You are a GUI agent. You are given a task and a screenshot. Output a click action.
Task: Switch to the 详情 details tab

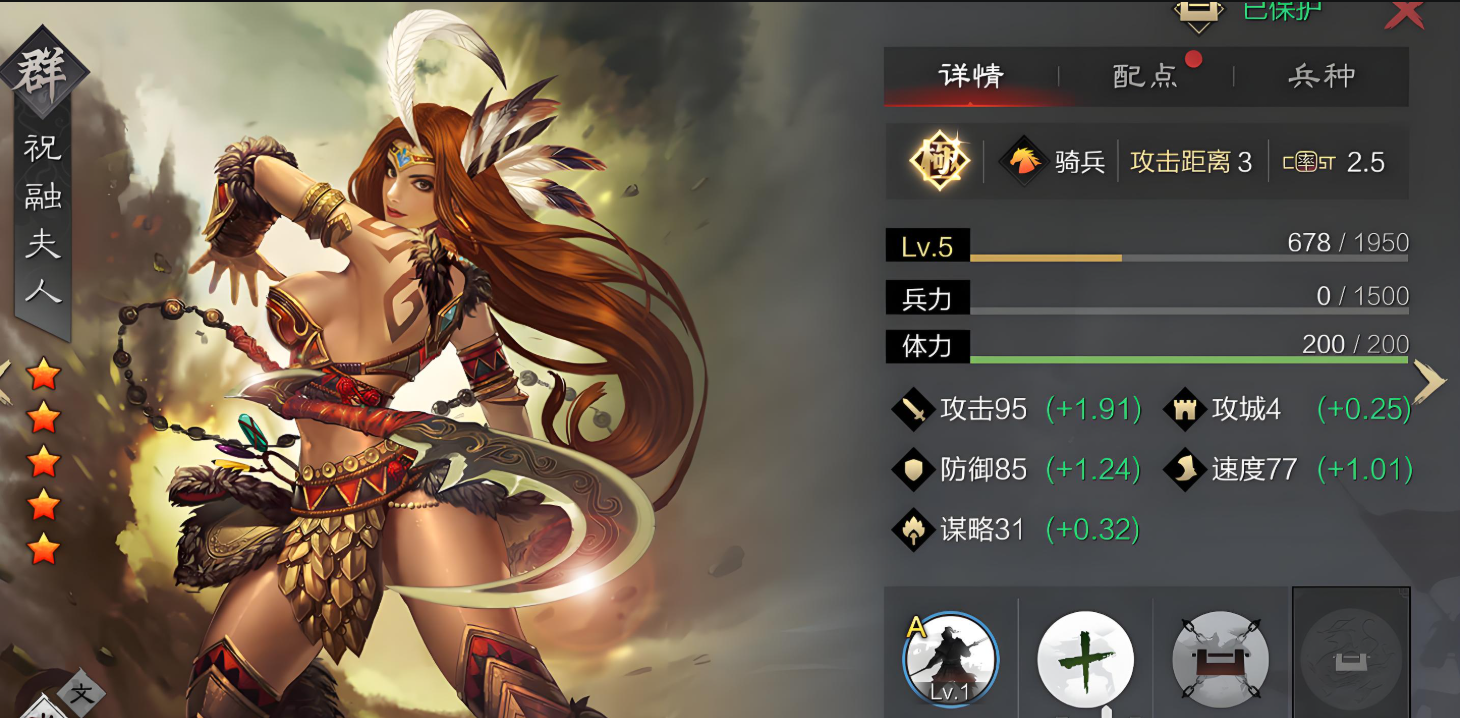coord(970,76)
